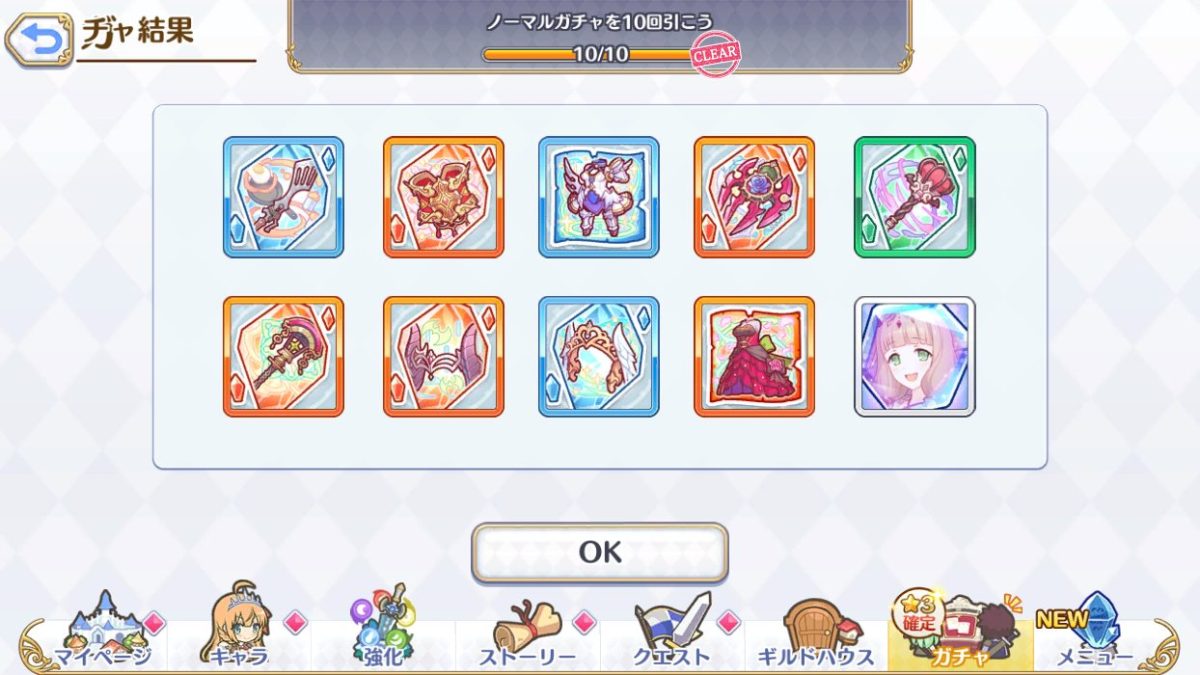This screenshot has width=1200, height=675.
Task: Open the 強化 enhancement tab
Action: [383, 631]
